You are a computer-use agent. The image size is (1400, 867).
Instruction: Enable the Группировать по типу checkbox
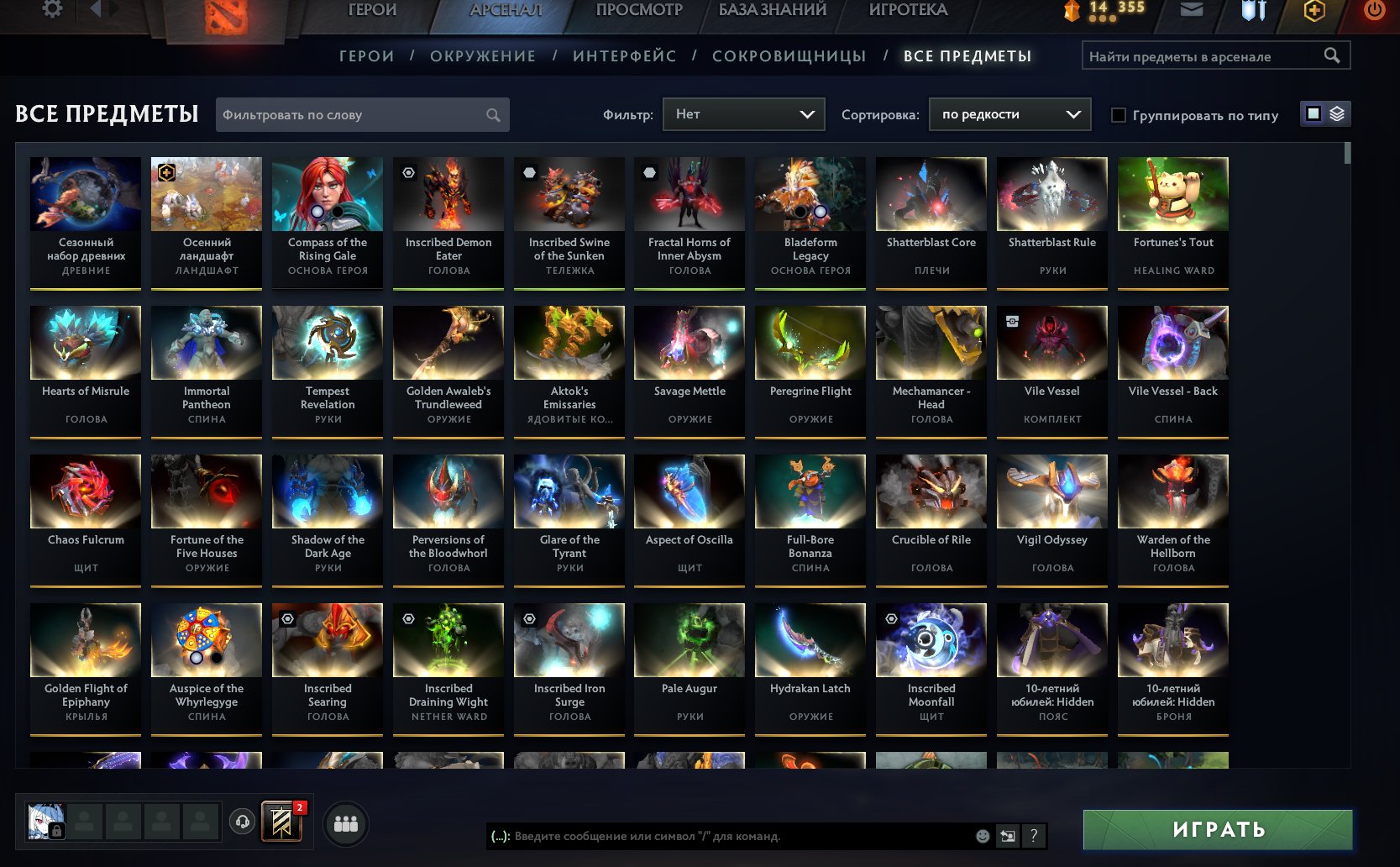pos(1118,115)
